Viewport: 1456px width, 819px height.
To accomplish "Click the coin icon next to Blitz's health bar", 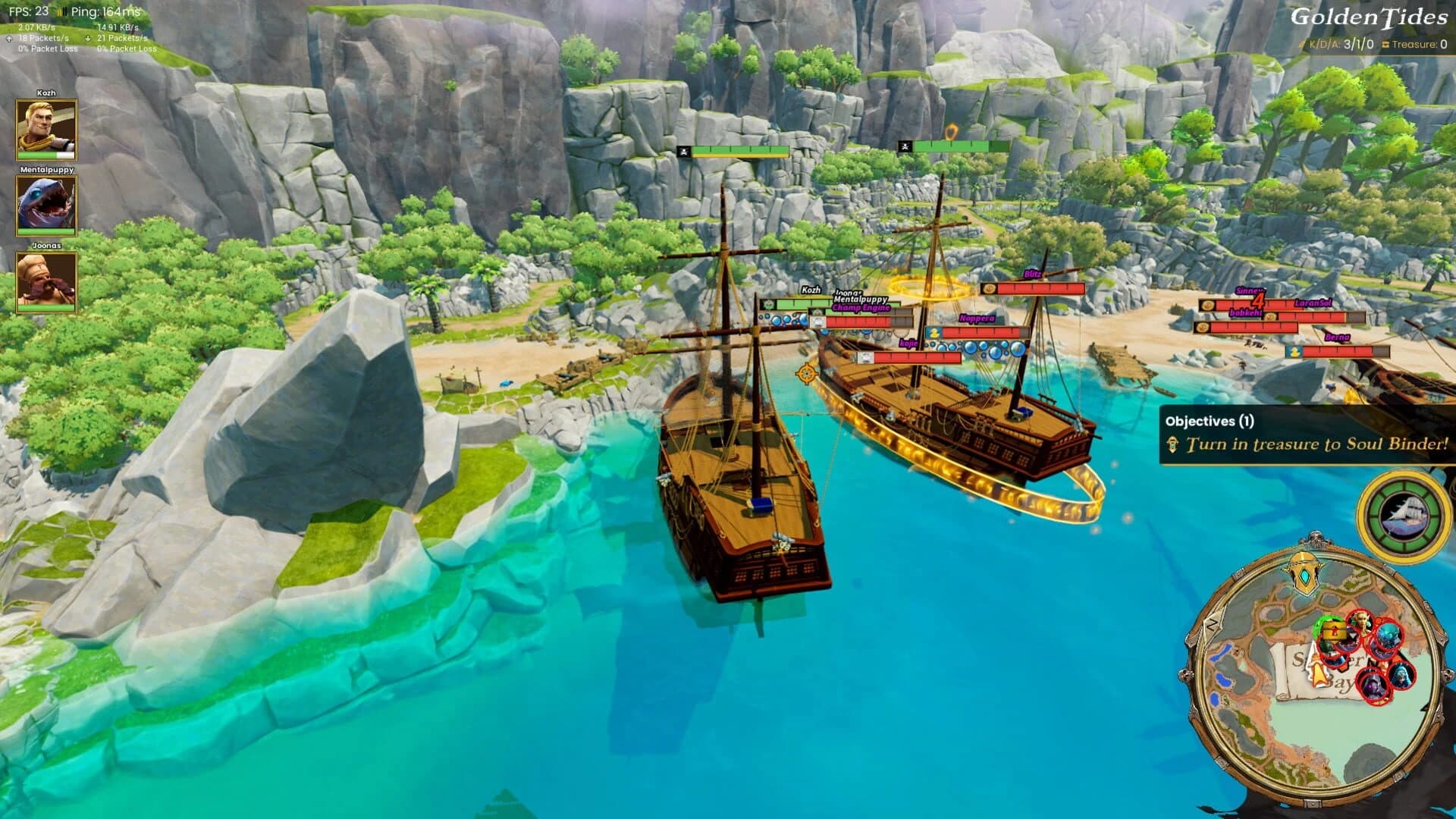I will click(x=990, y=288).
